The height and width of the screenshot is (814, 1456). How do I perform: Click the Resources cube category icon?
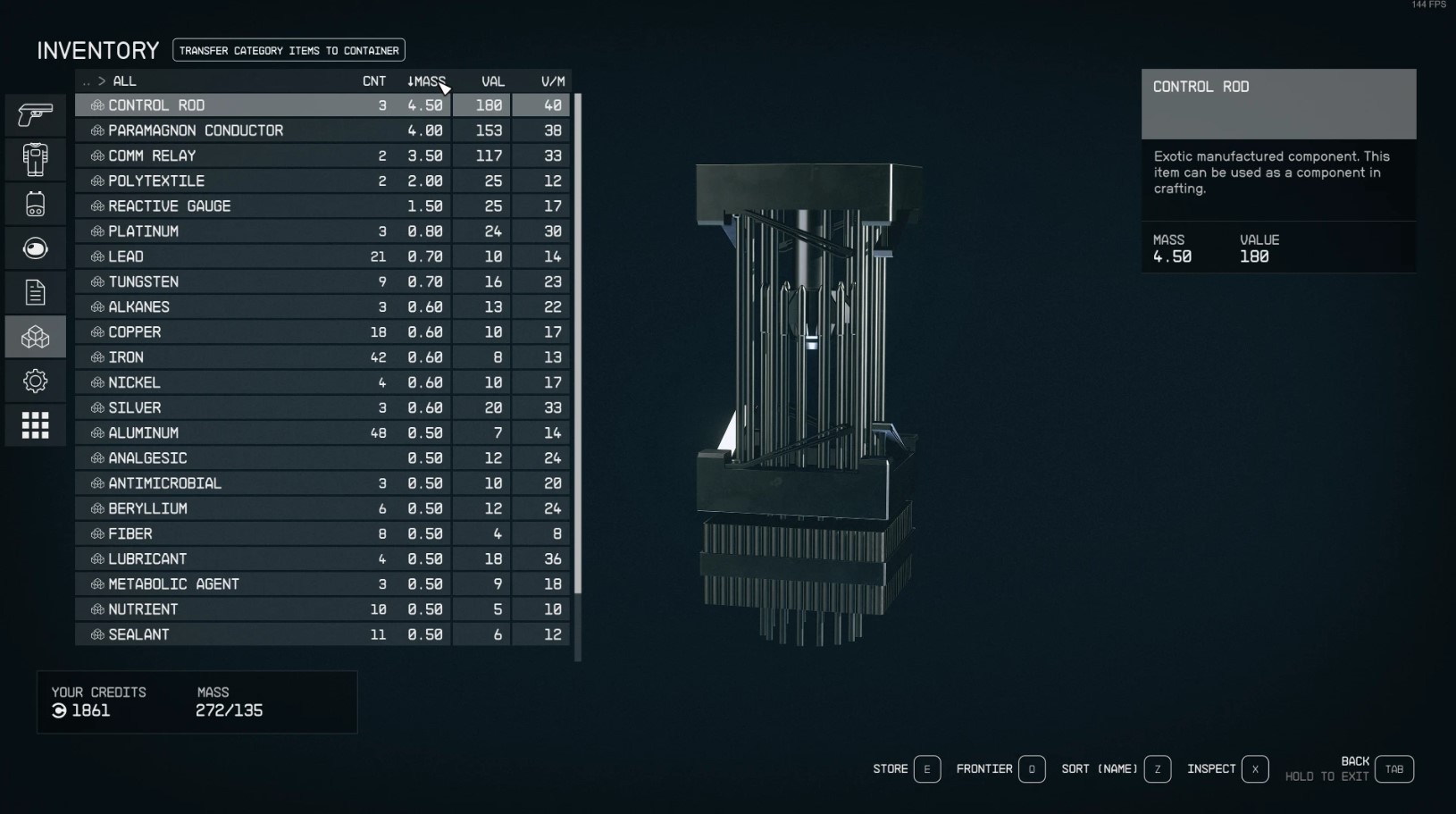[x=36, y=337]
